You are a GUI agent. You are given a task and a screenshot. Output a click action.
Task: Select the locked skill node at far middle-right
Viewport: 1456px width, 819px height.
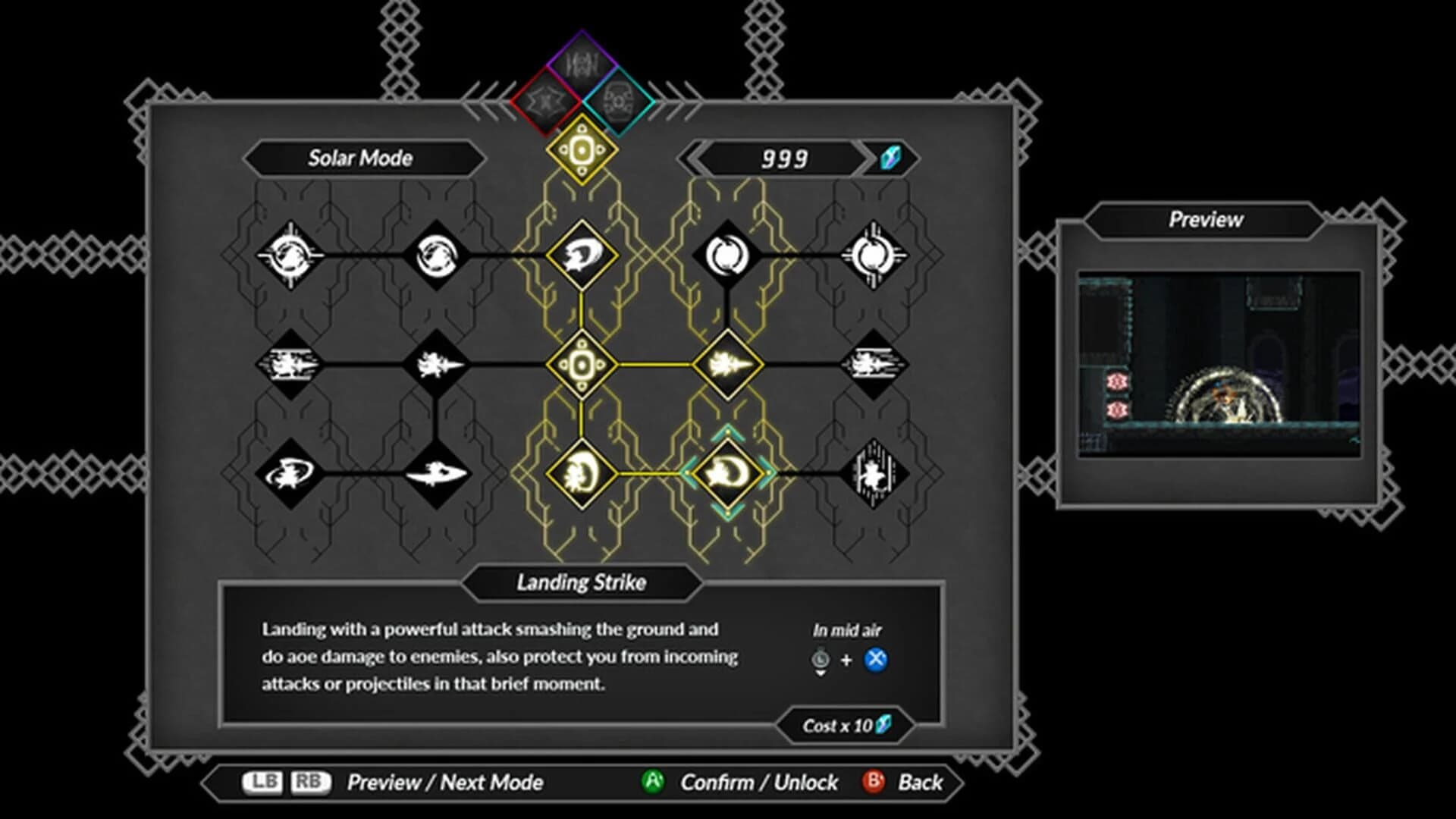pos(874,362)
